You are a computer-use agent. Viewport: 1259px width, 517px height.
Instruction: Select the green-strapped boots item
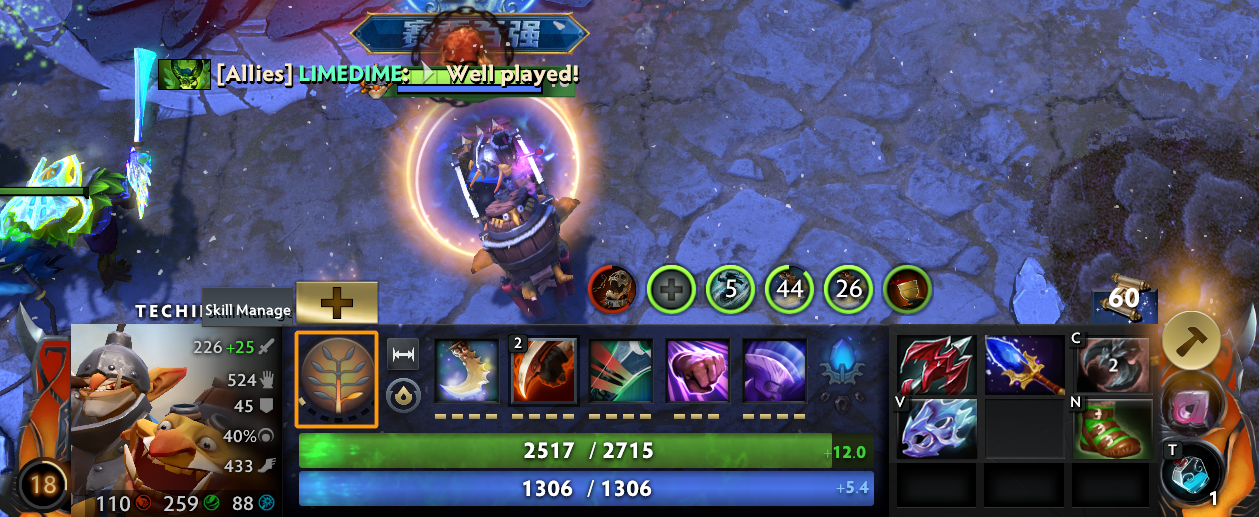[x=1112, y=428]
